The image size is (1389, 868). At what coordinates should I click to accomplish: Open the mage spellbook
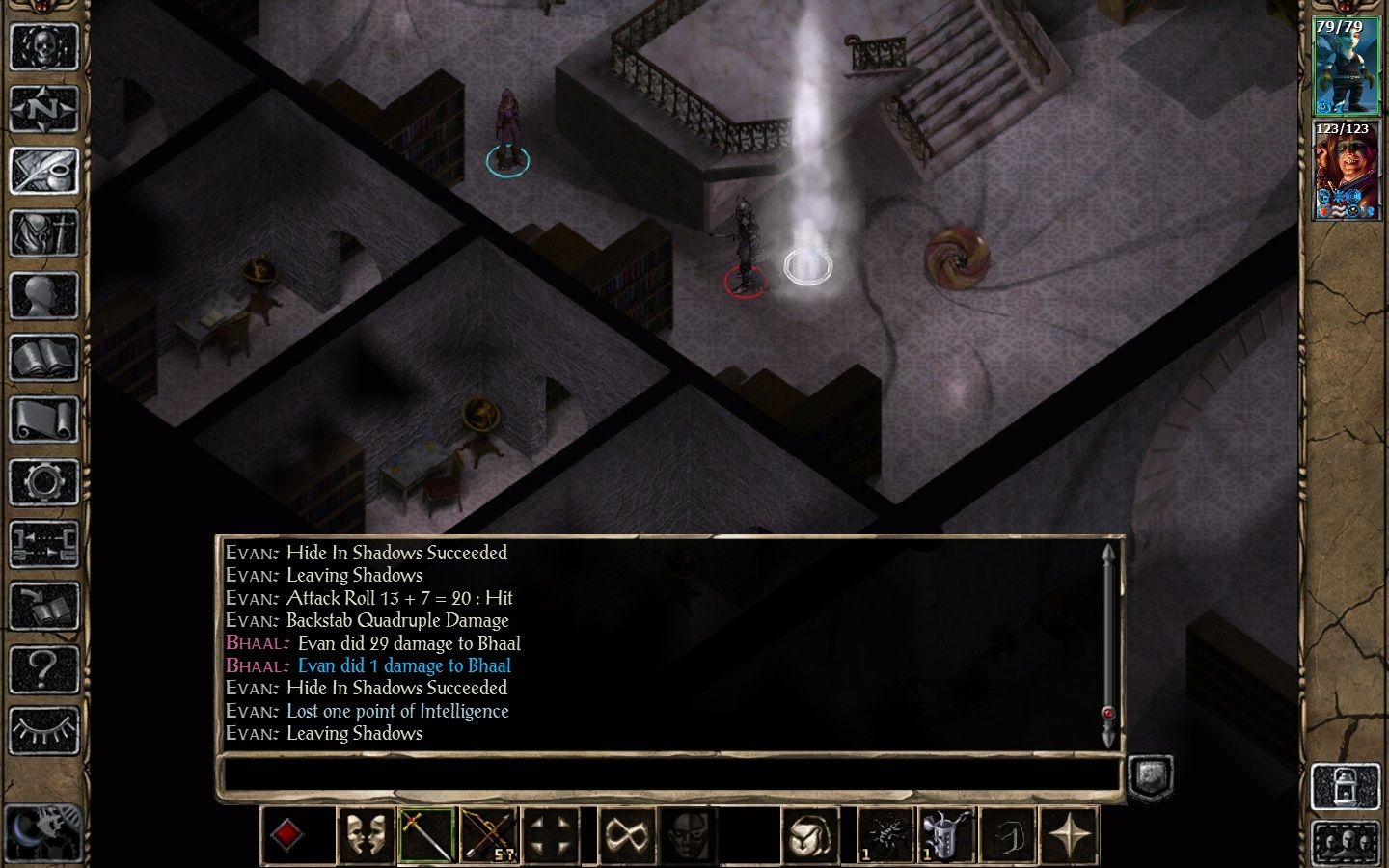(x=43, y=359)
